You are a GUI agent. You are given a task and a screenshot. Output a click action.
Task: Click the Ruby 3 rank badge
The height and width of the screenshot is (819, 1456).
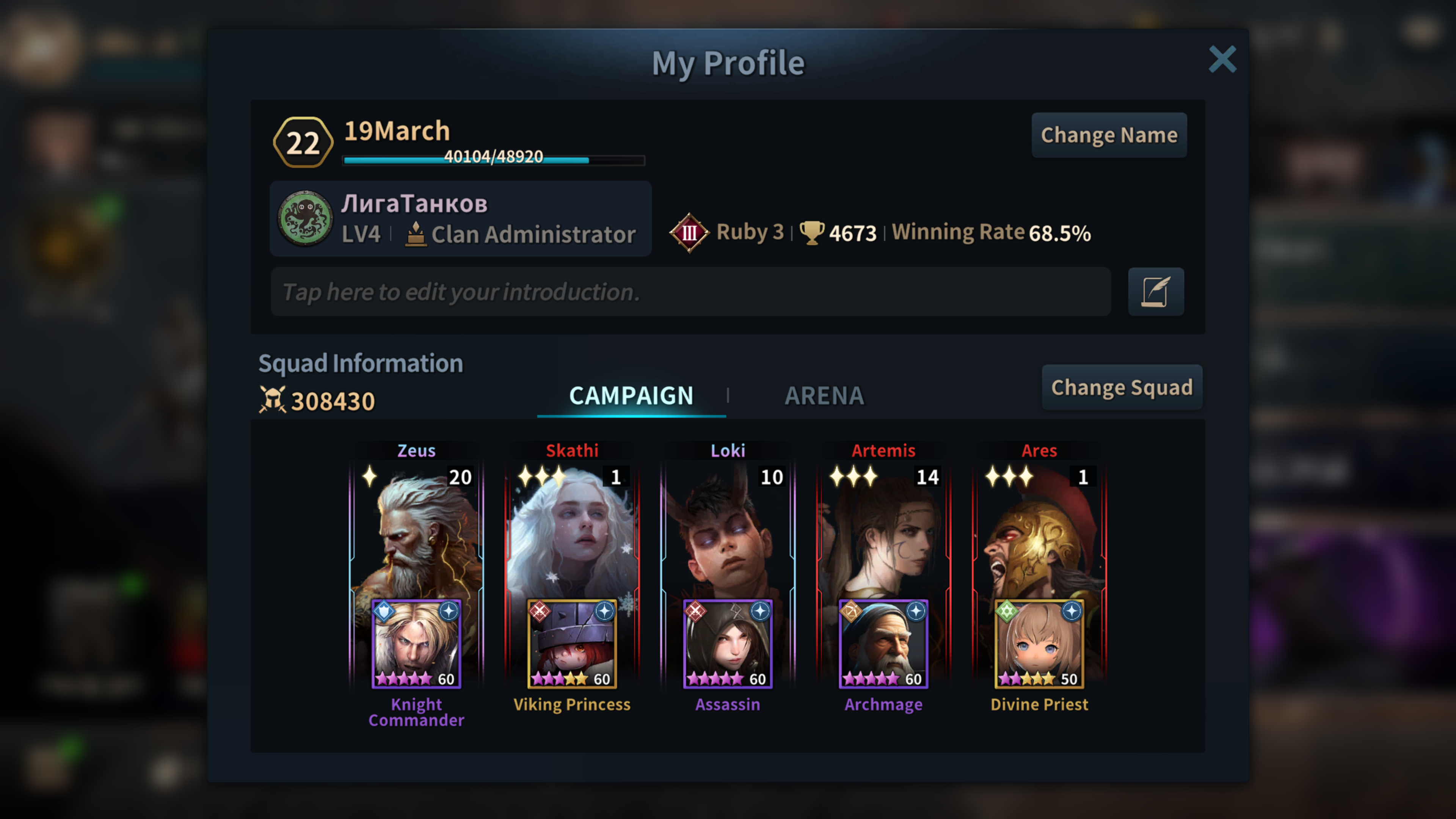click(x=689, y=232)
